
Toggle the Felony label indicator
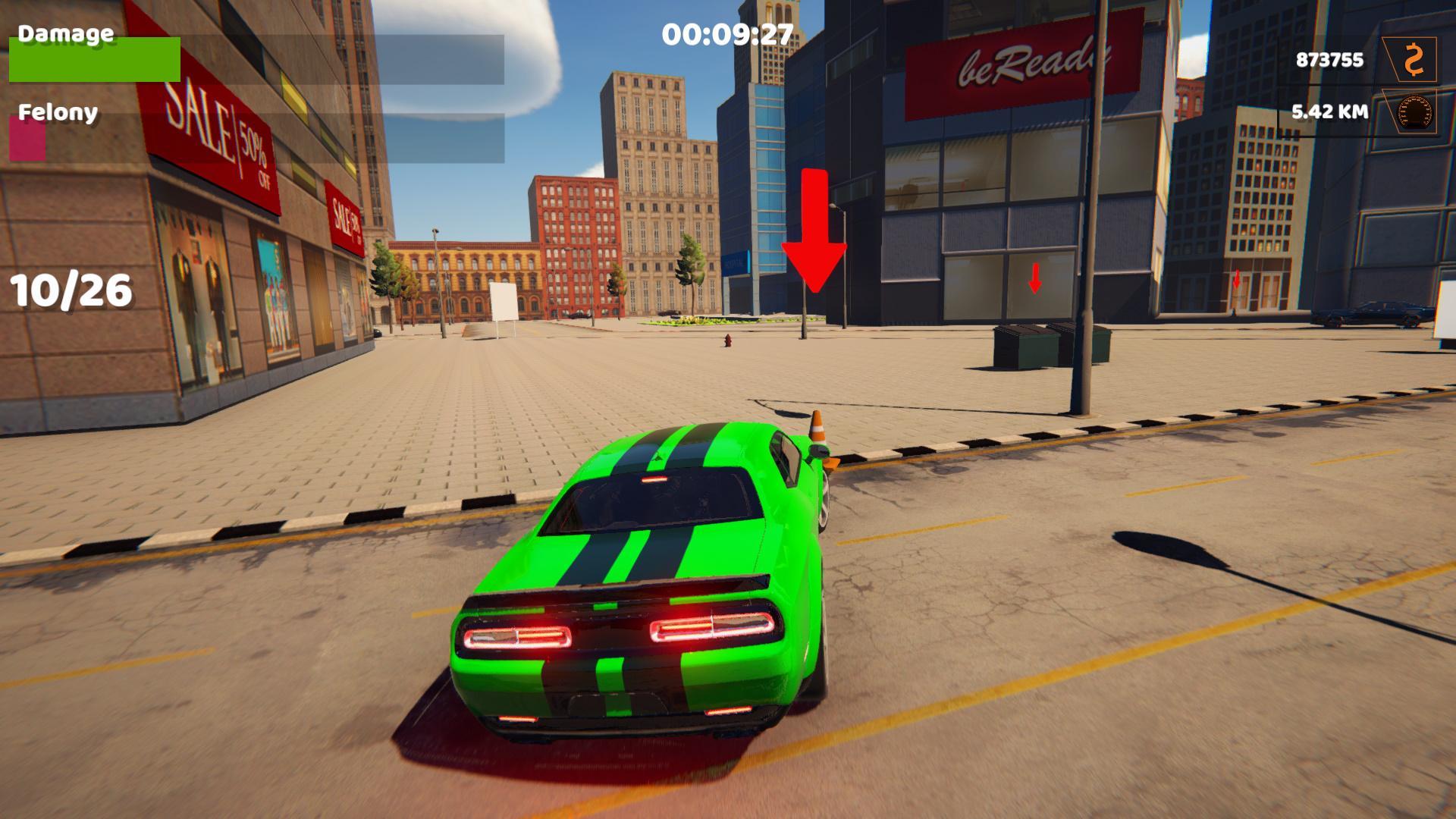(57, 114)
